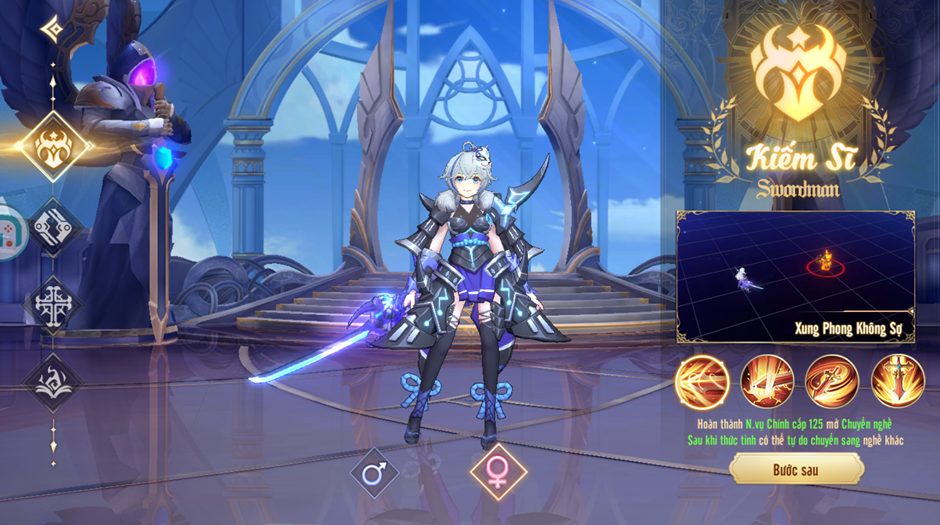The width and height of the screenshot is (940, 525).
Task: Select the male gender icon
Action: [374, 473]
